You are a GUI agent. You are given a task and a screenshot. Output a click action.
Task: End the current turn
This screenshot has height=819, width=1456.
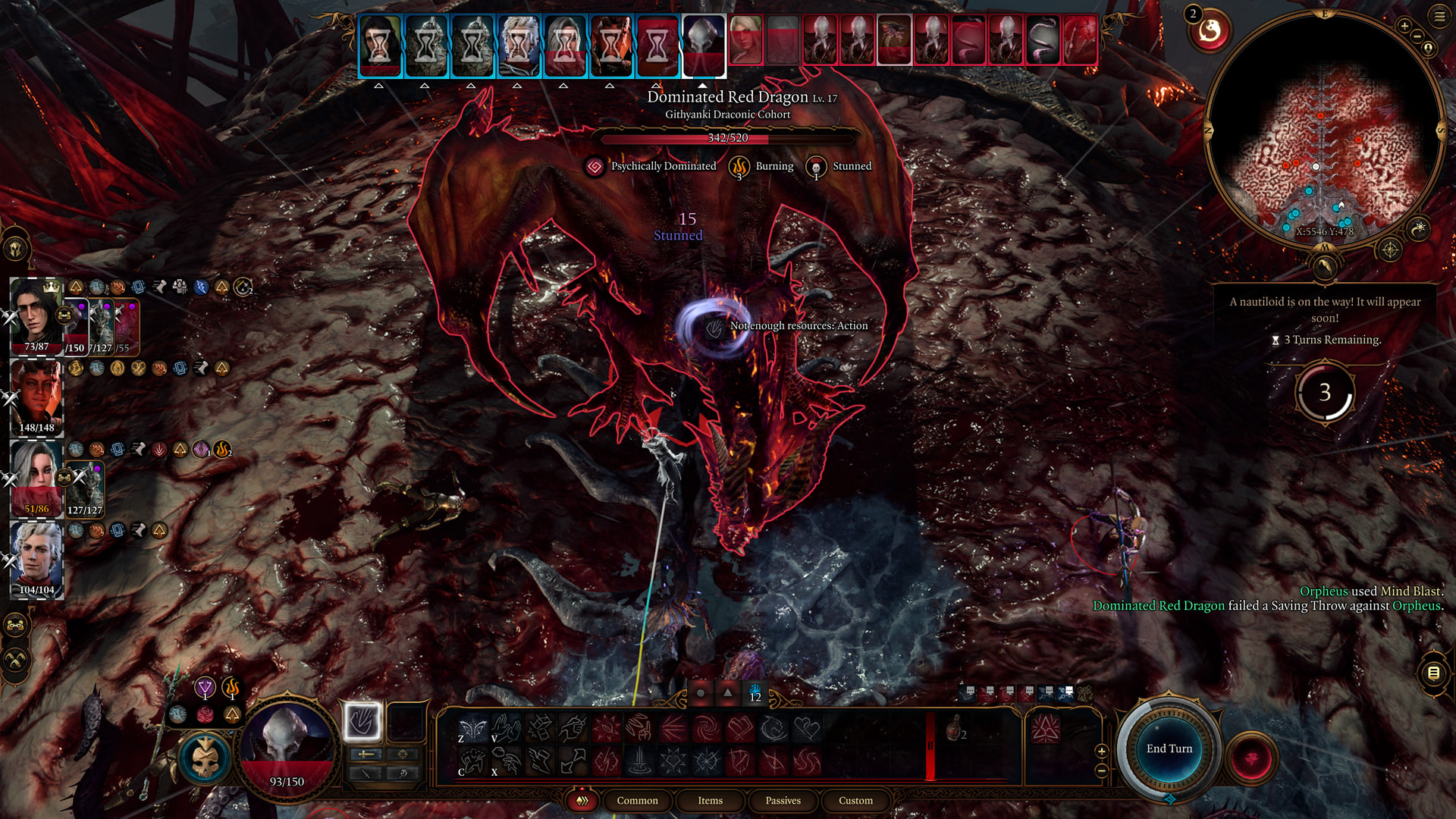(1169, 748)
